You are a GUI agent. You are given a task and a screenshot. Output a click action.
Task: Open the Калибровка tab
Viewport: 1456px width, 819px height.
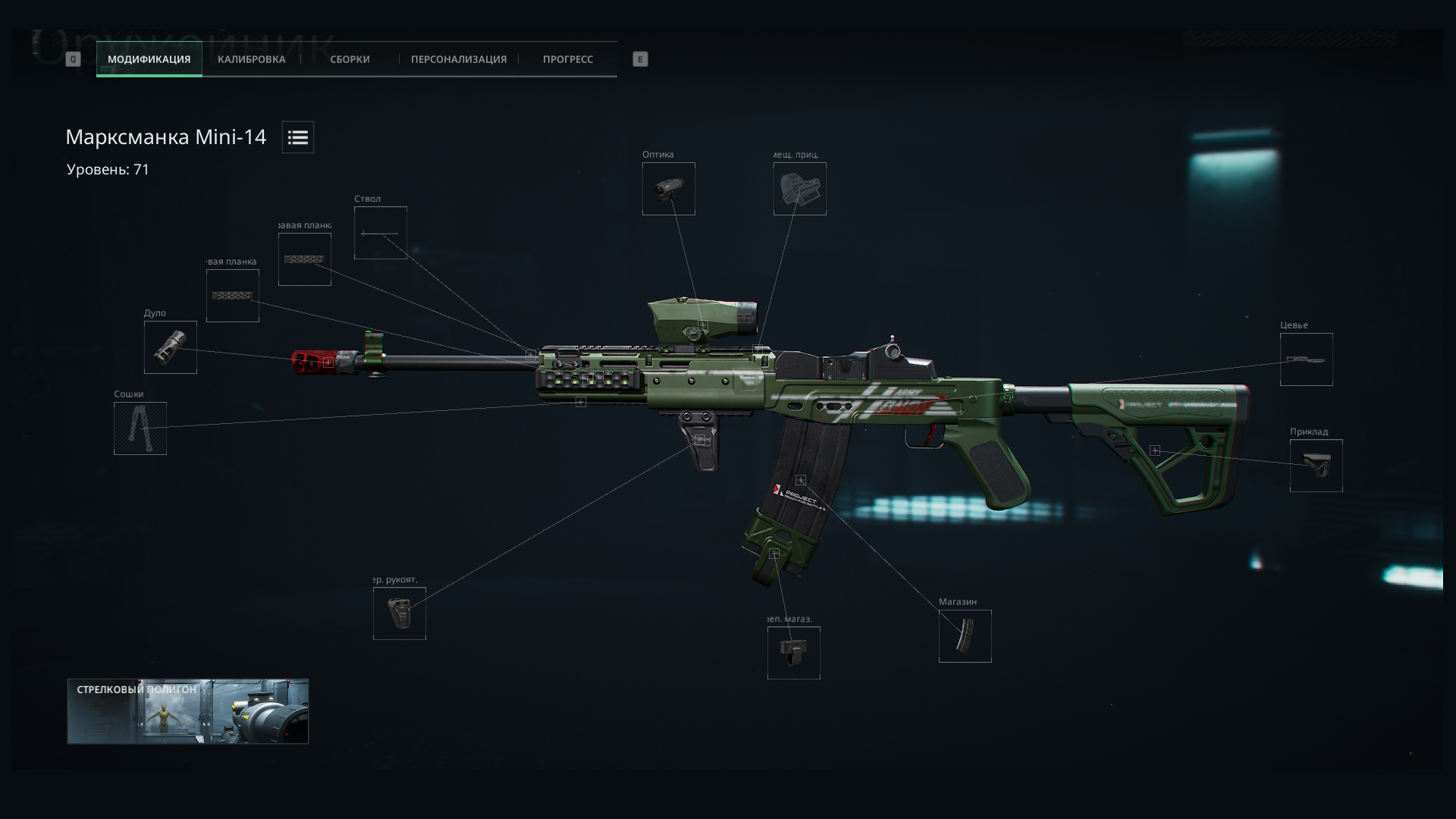[x=251, y=59]
